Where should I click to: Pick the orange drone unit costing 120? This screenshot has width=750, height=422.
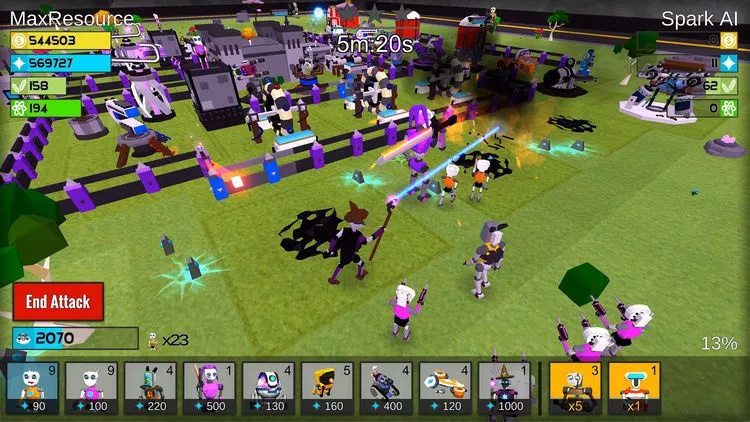point(445,388)
